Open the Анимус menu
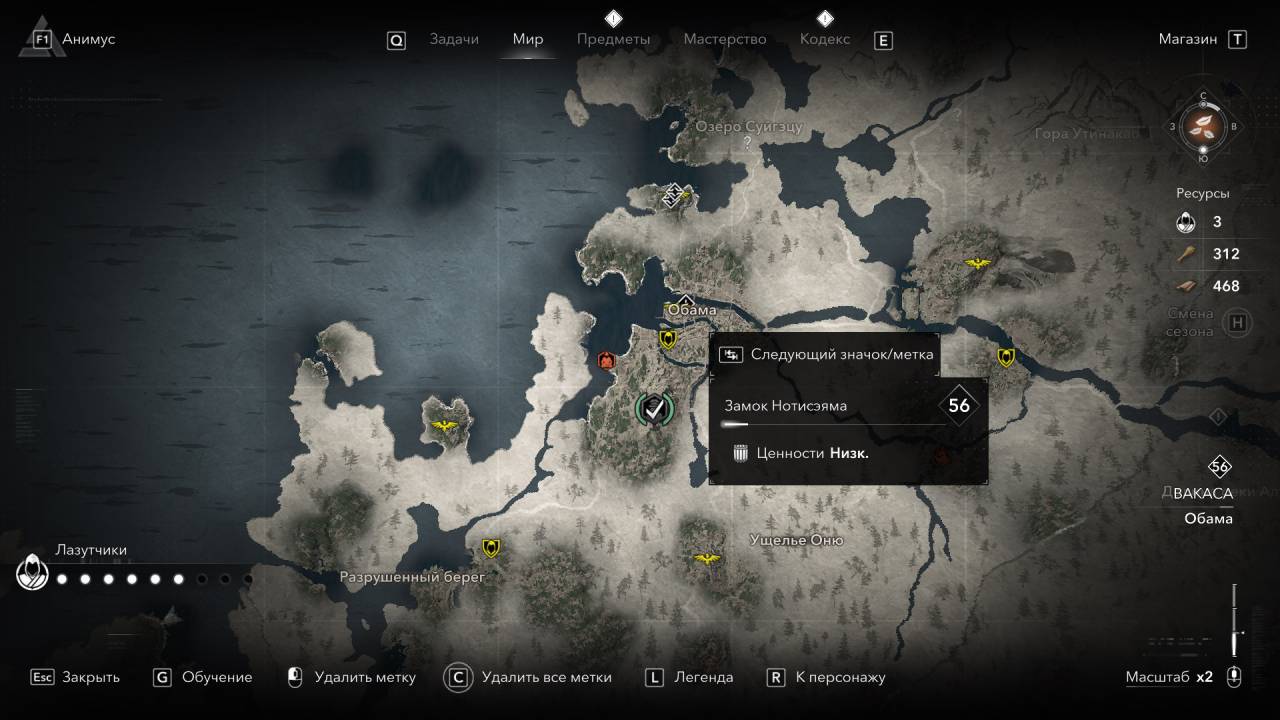 [x=87, y=39]
